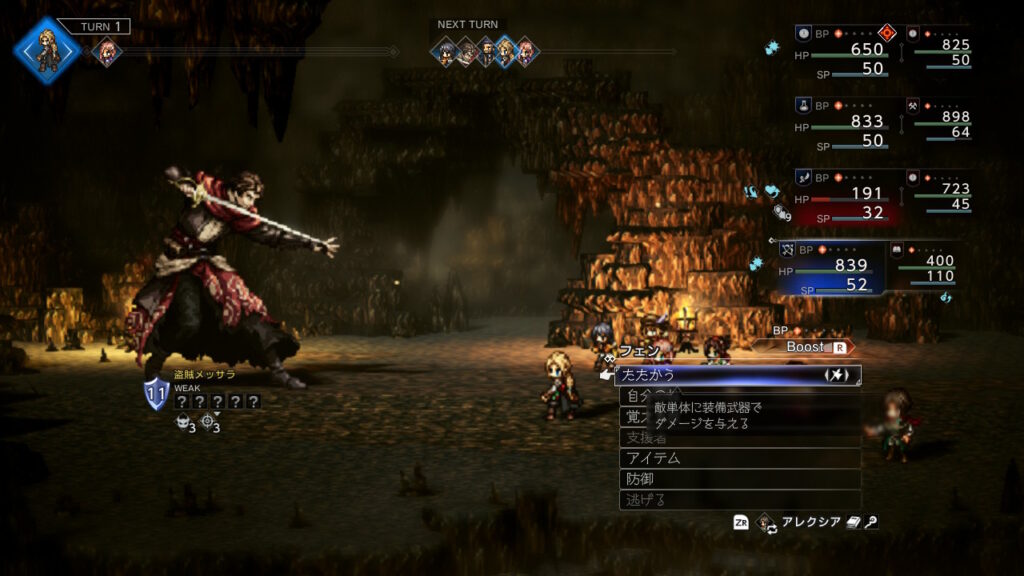
Task: Select the large blonde portrait in Turn 1
Action: (47, 46)
